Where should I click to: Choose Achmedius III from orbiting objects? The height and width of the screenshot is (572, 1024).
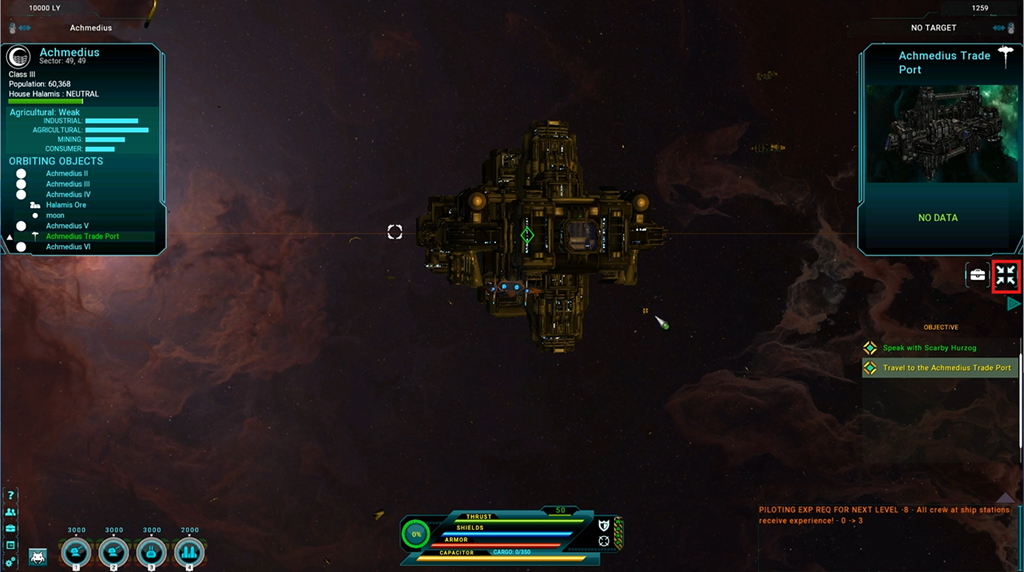point(68,184)
